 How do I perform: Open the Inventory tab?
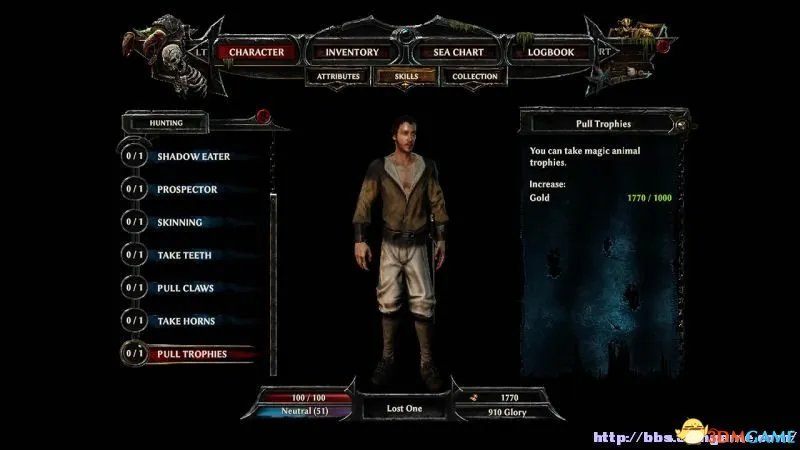coord(352,52)
